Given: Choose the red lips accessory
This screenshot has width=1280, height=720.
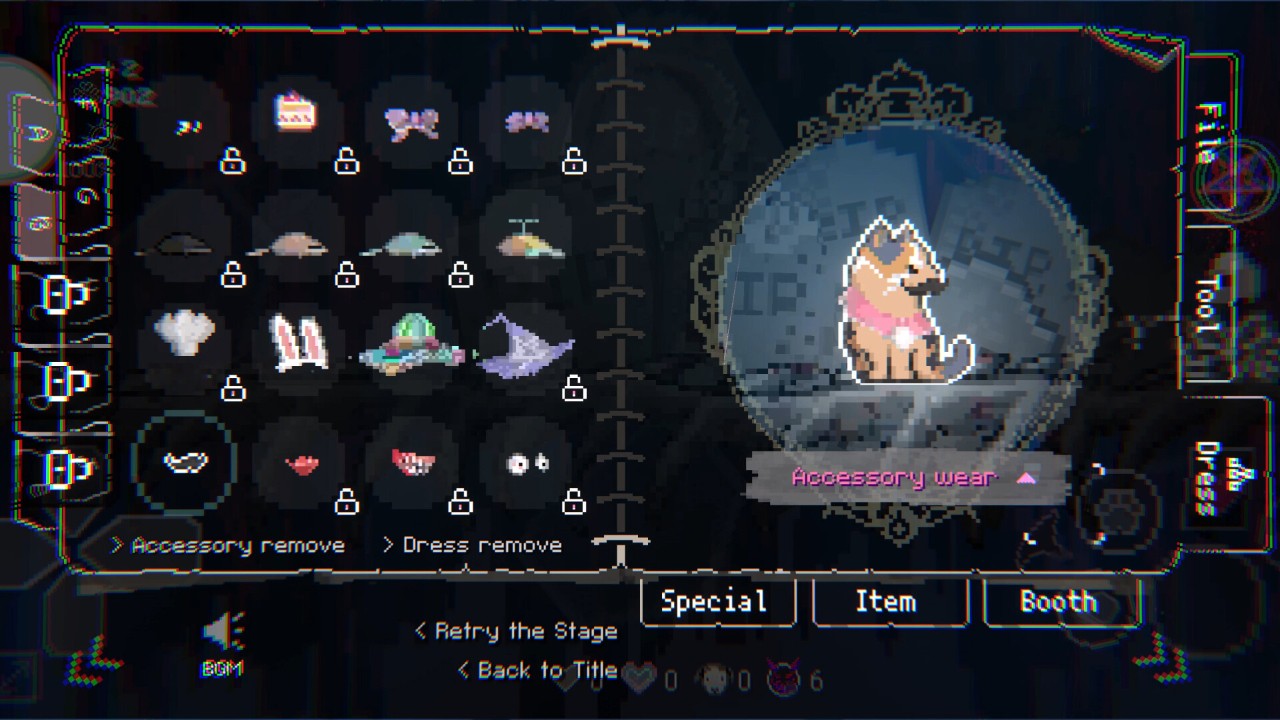Looking at the screenshot, I should pyautogui.click(x=301, y=464).
